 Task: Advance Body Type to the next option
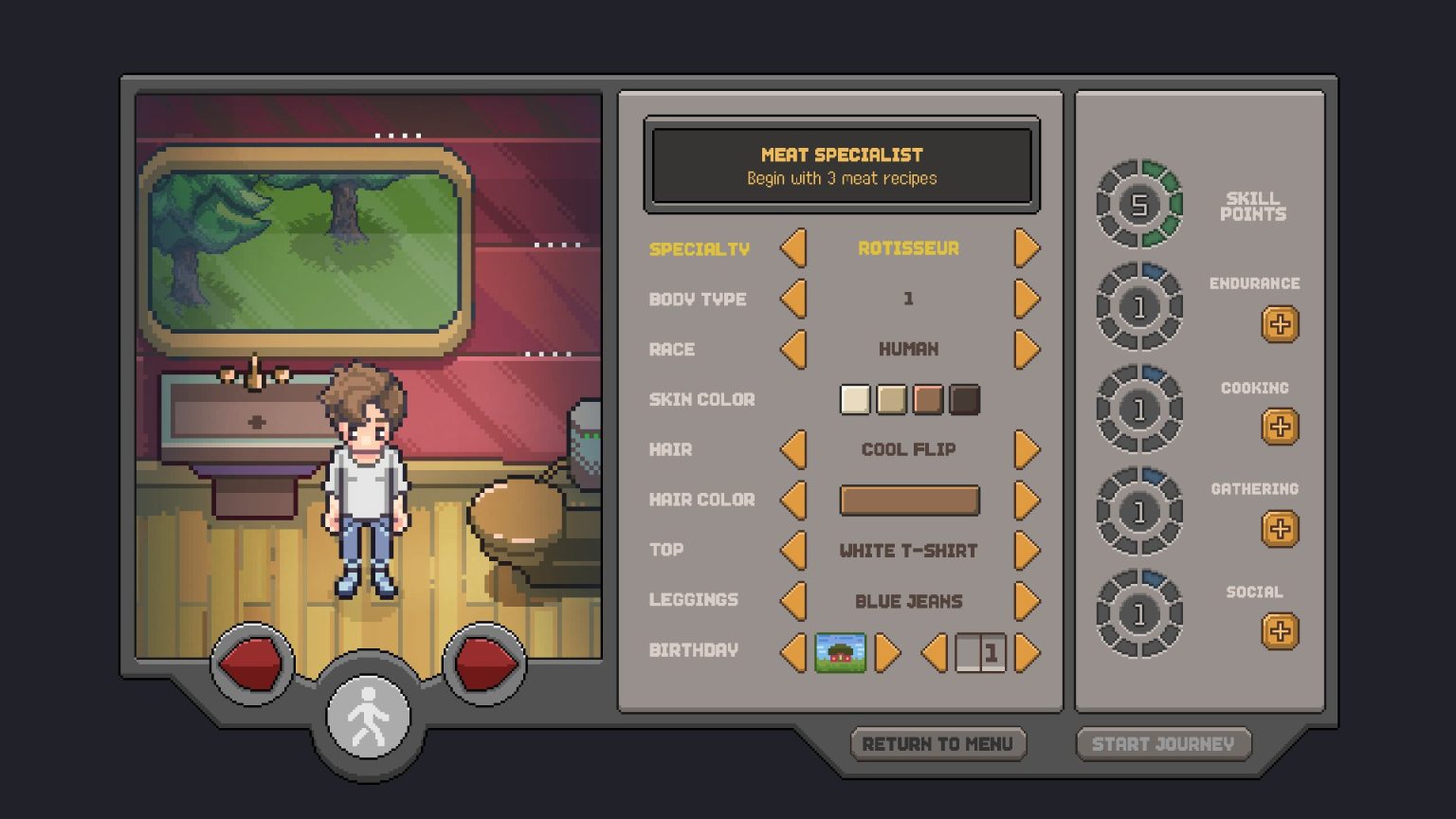point(1027,299)
